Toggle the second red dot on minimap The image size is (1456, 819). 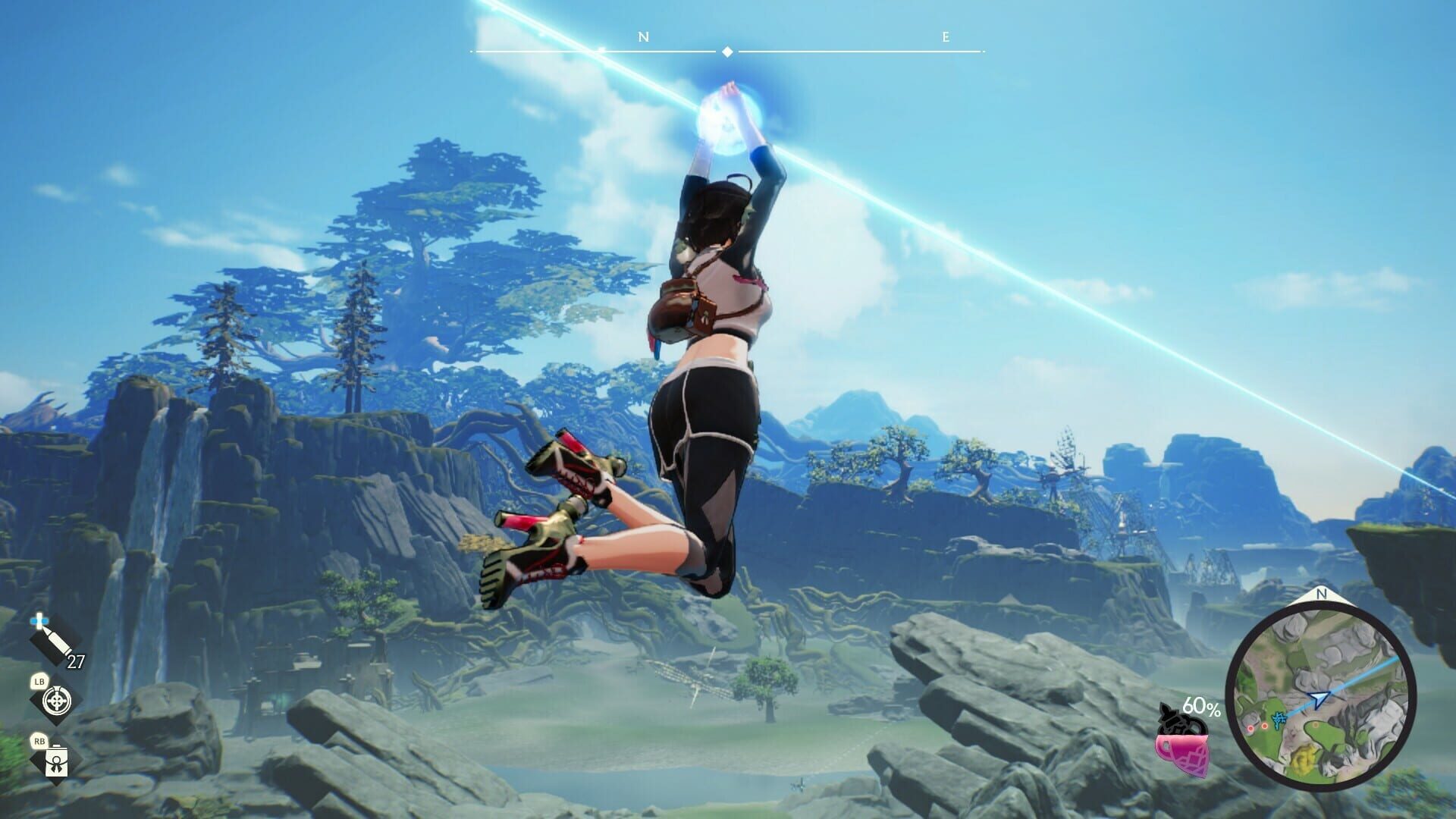1264,726
